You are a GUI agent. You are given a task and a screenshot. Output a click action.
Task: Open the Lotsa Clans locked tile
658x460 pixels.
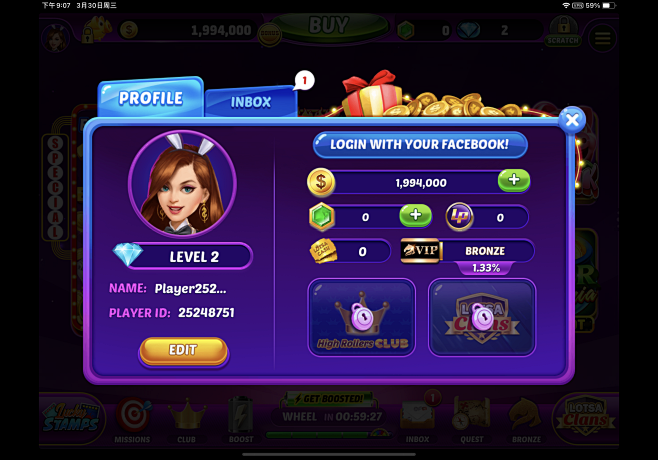pos(482,318)
